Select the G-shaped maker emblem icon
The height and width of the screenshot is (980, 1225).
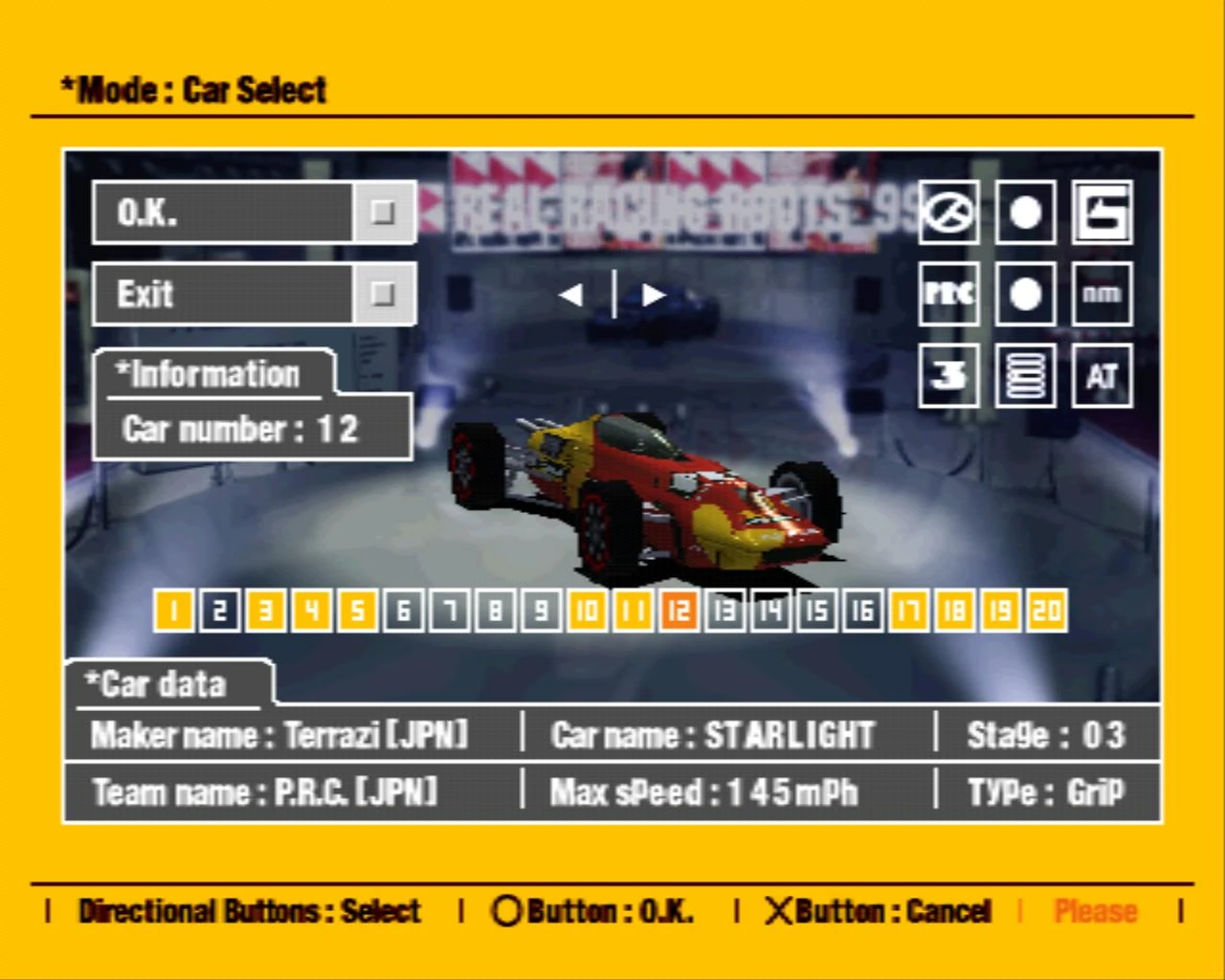pyautogui.click(x=1102, y=214)
